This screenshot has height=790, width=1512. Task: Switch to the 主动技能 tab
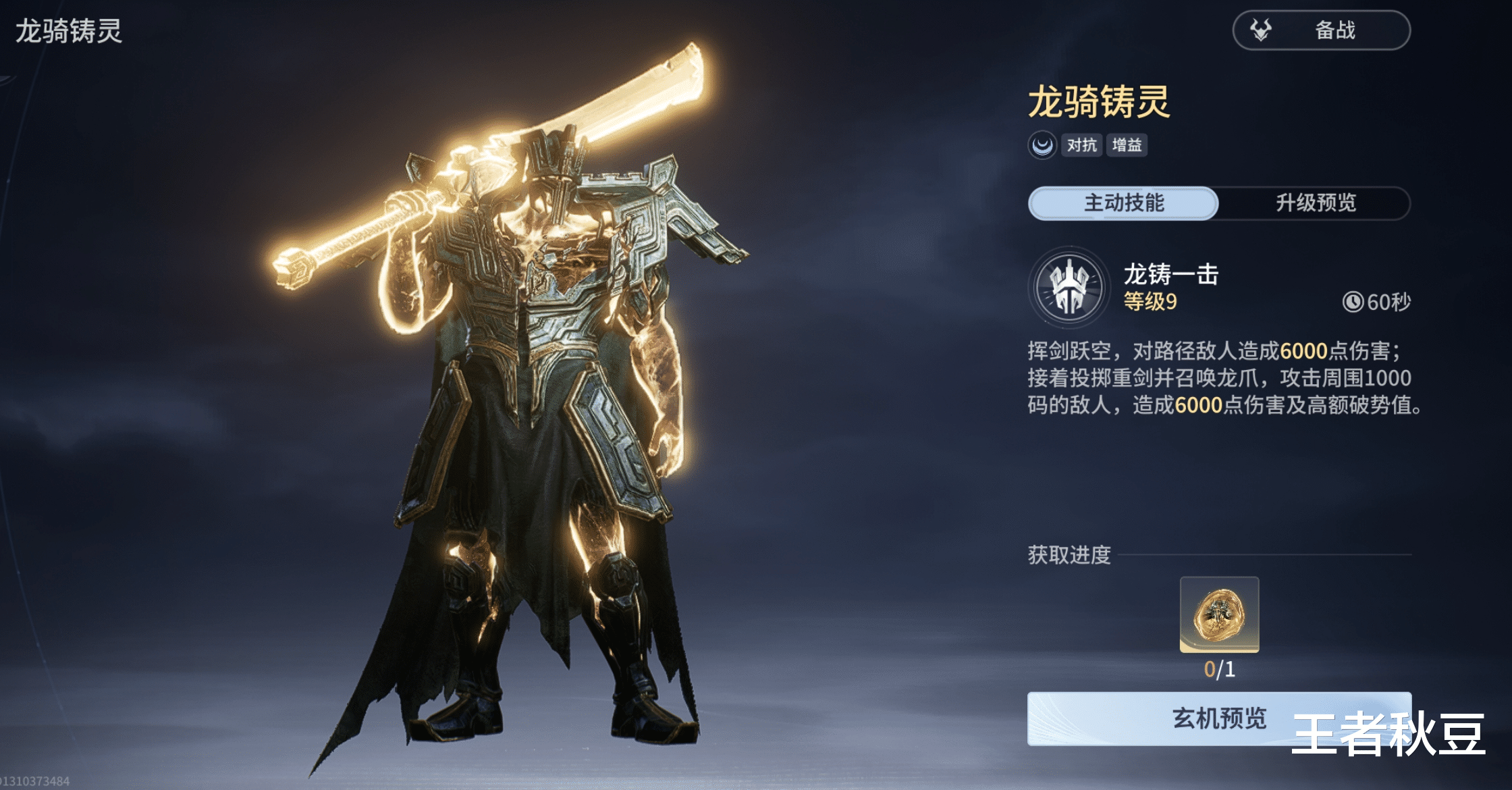click(x=1123, y=203)
